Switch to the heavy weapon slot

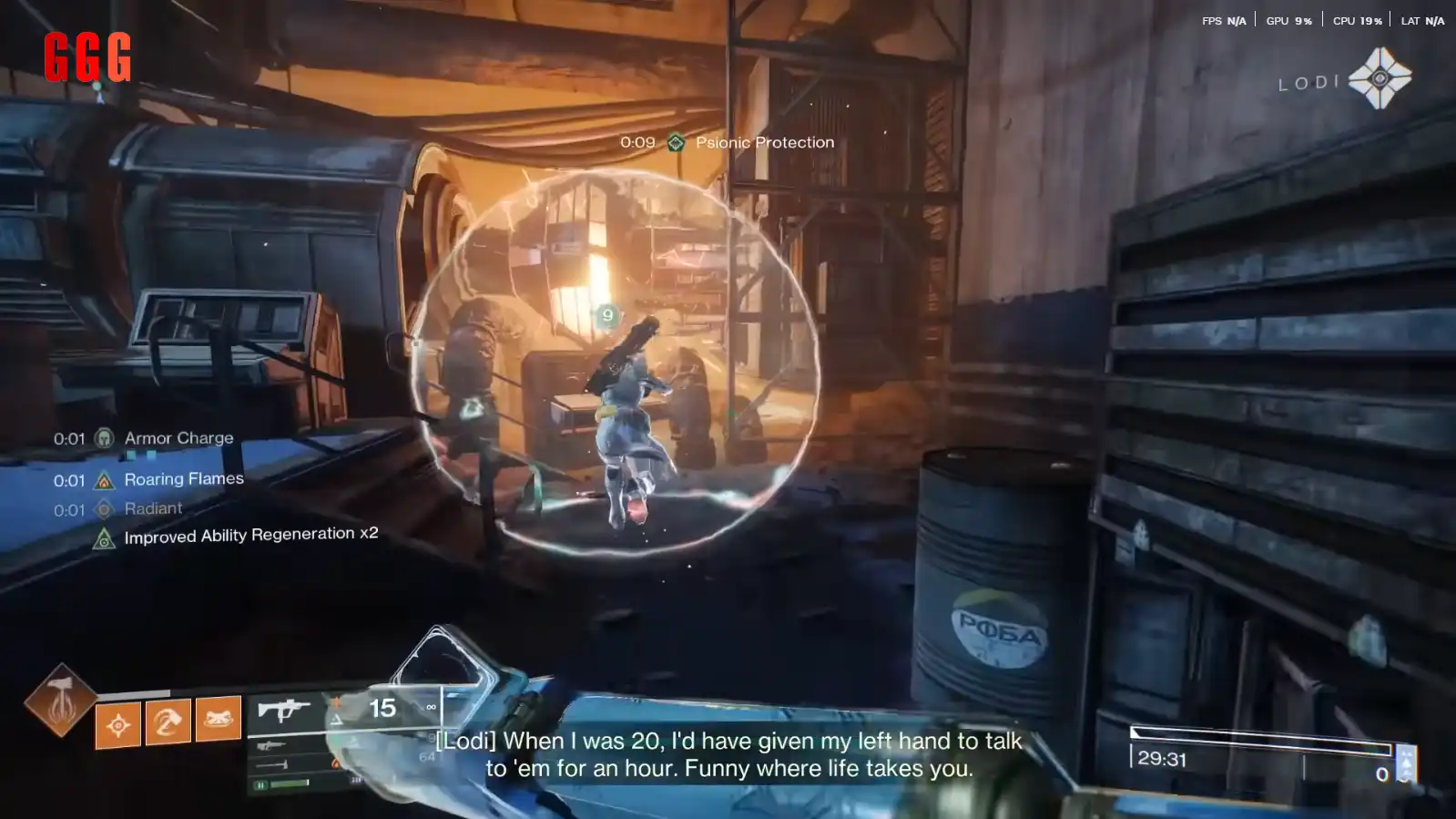pos(271,765)
